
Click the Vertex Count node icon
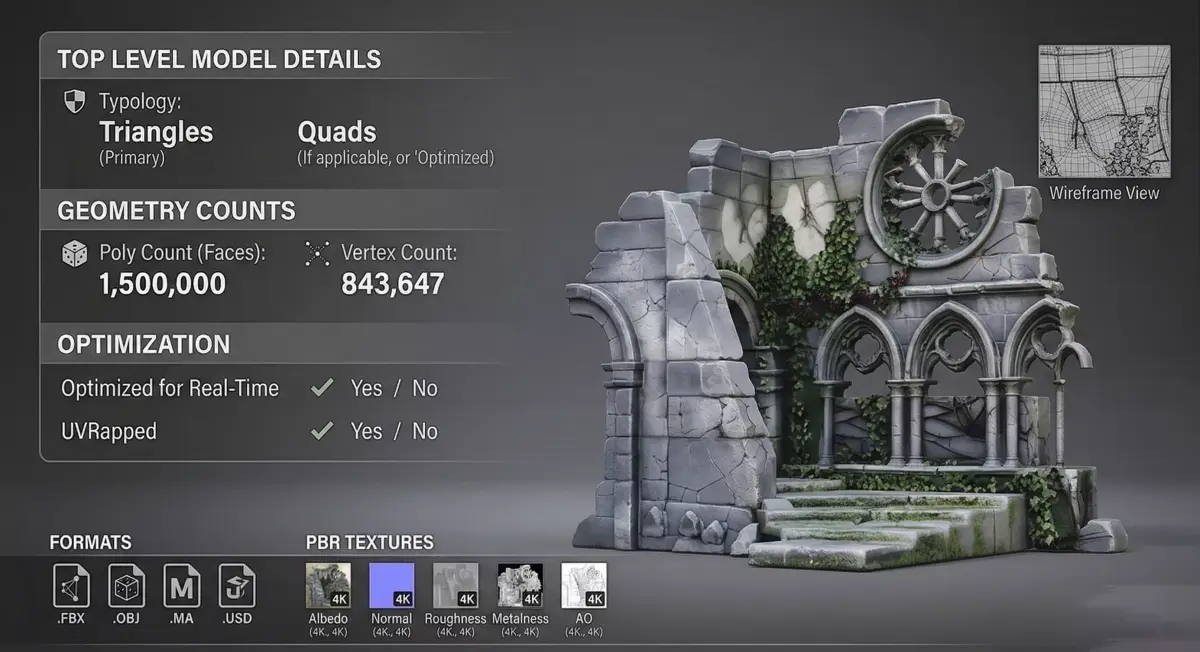click(x=317, y=254)
